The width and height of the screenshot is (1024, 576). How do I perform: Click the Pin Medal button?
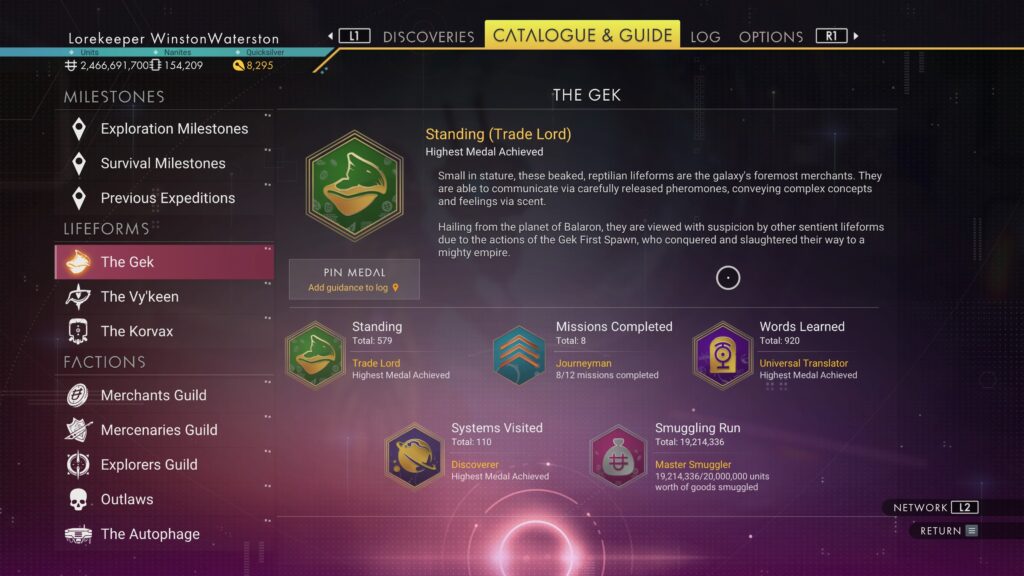(354, 279)
